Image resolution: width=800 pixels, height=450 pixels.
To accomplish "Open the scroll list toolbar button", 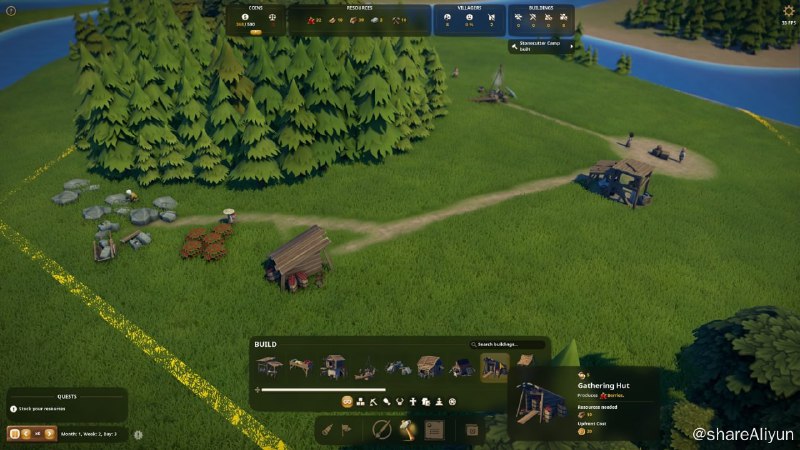I will (434, 430).
